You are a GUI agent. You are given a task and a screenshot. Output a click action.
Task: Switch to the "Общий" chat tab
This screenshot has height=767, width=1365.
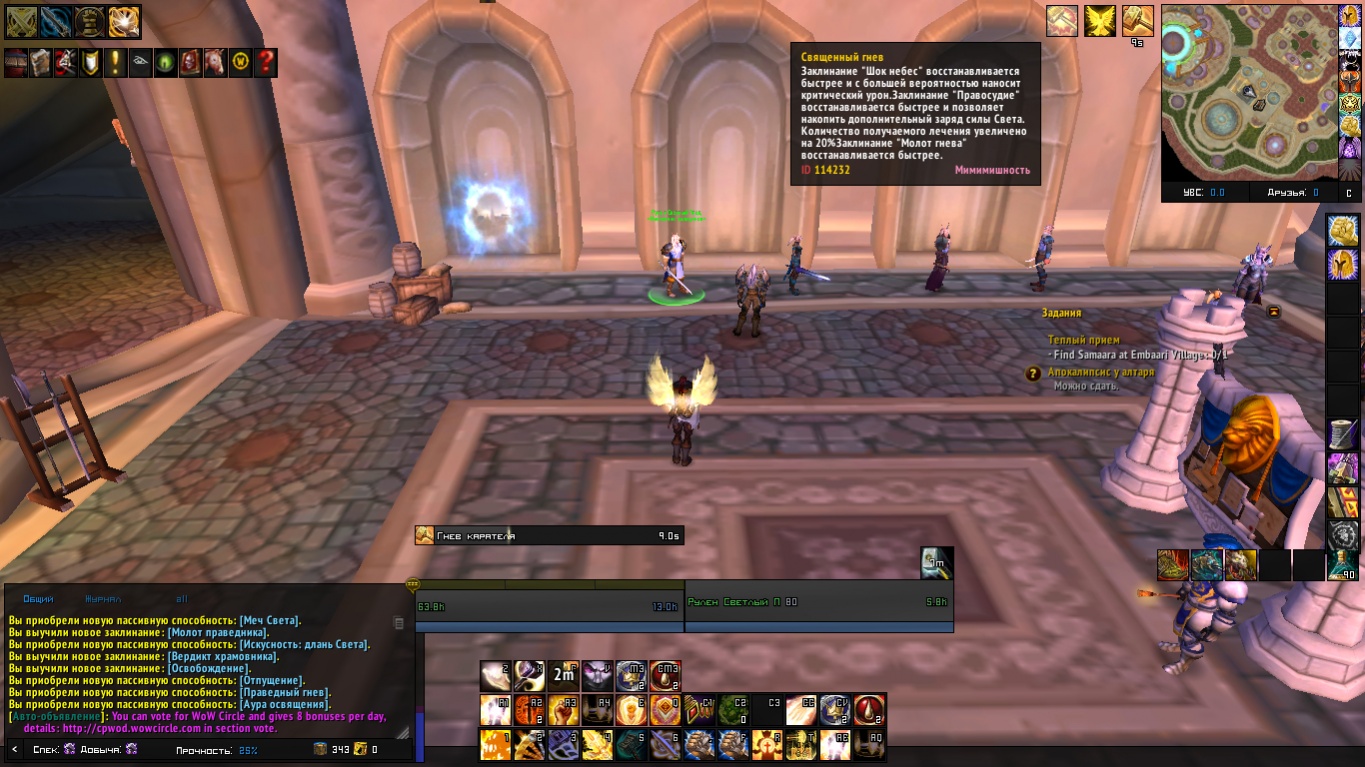38,598
